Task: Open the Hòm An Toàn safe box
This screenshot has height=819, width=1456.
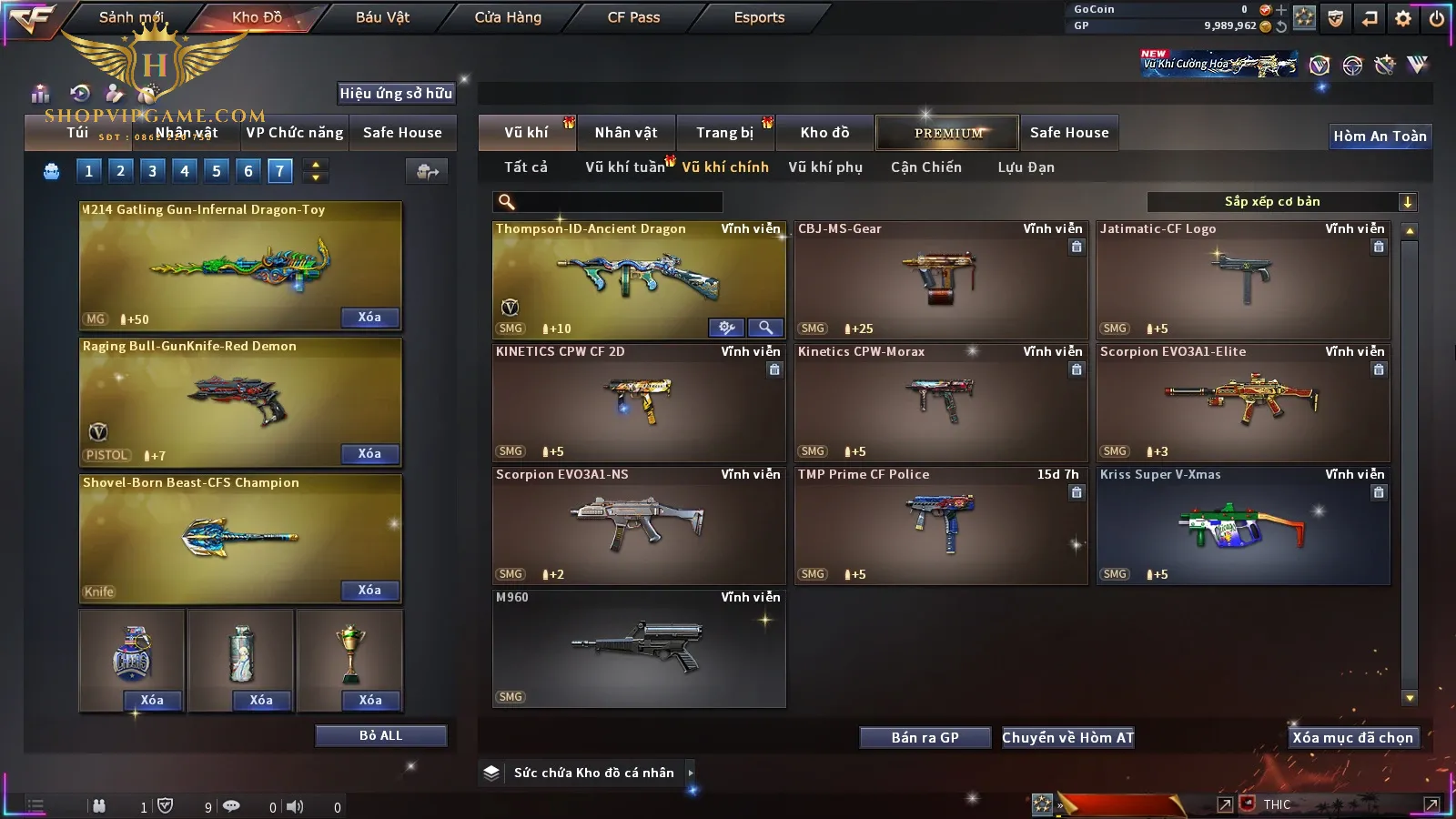Action: 1380,136
